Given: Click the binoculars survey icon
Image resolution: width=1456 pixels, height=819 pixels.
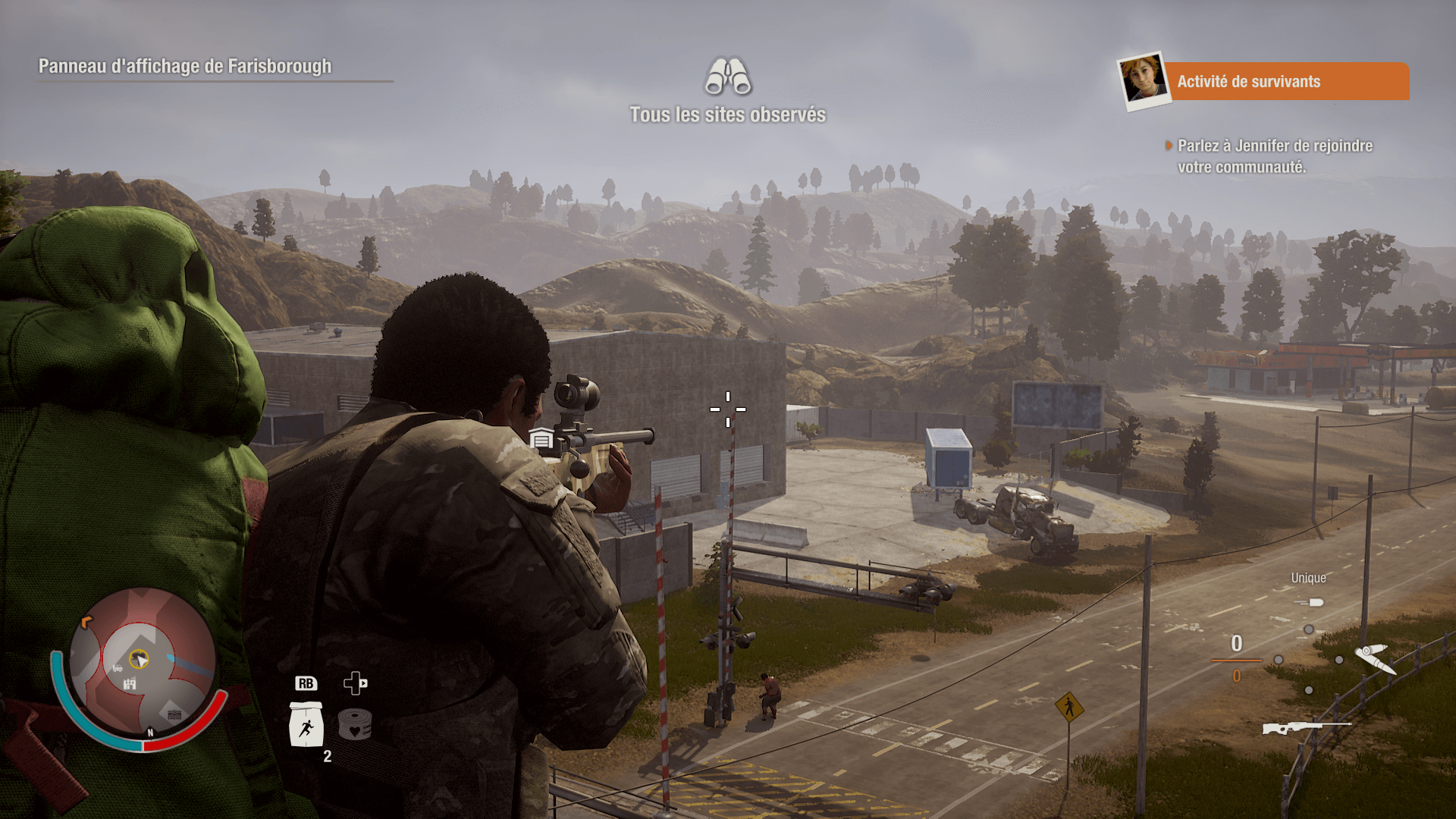Looking at the screenshot, I should click(x=727, y=77).
